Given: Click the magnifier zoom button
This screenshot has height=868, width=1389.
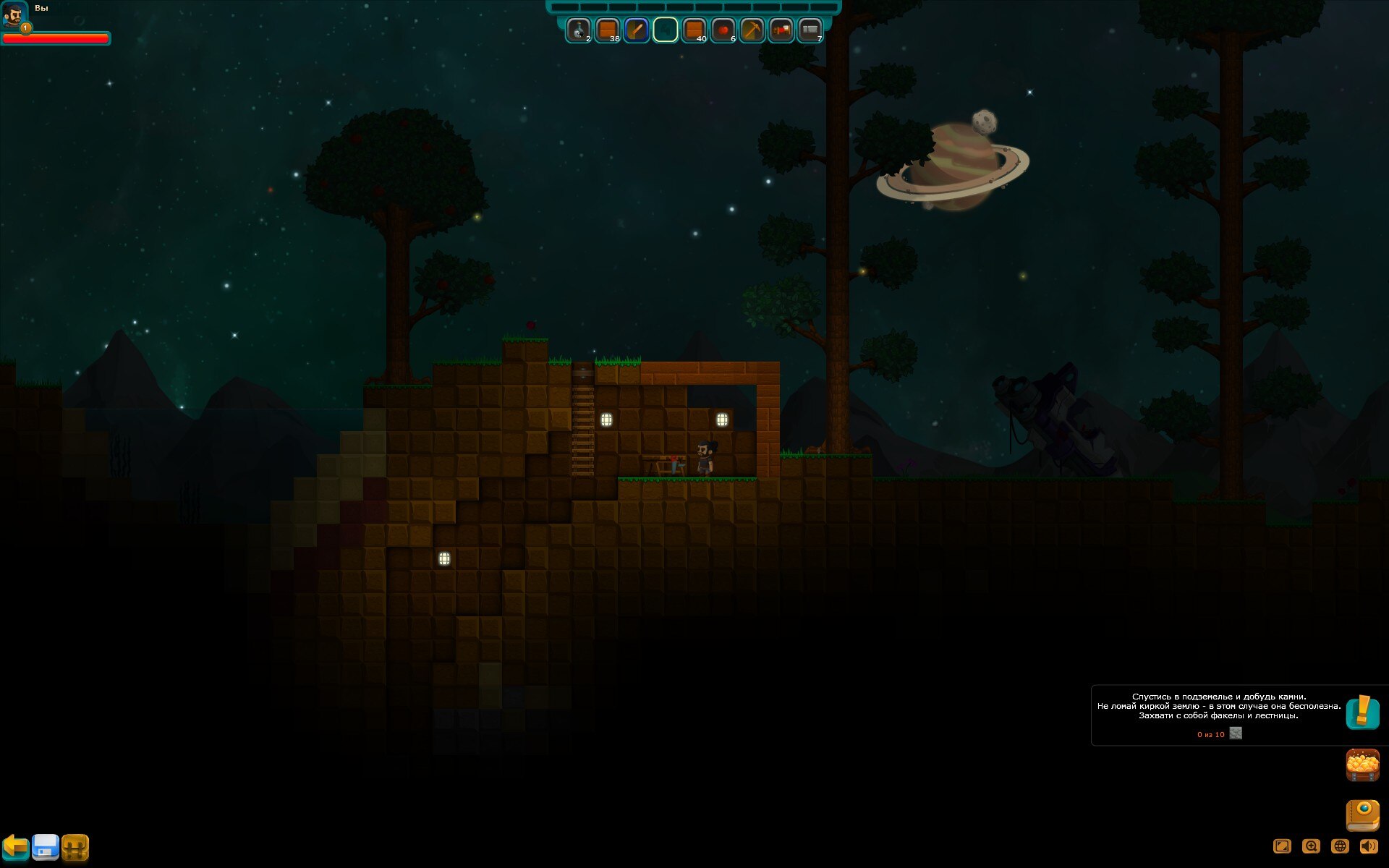Looking at the screenshot, I should point(1311,846).
